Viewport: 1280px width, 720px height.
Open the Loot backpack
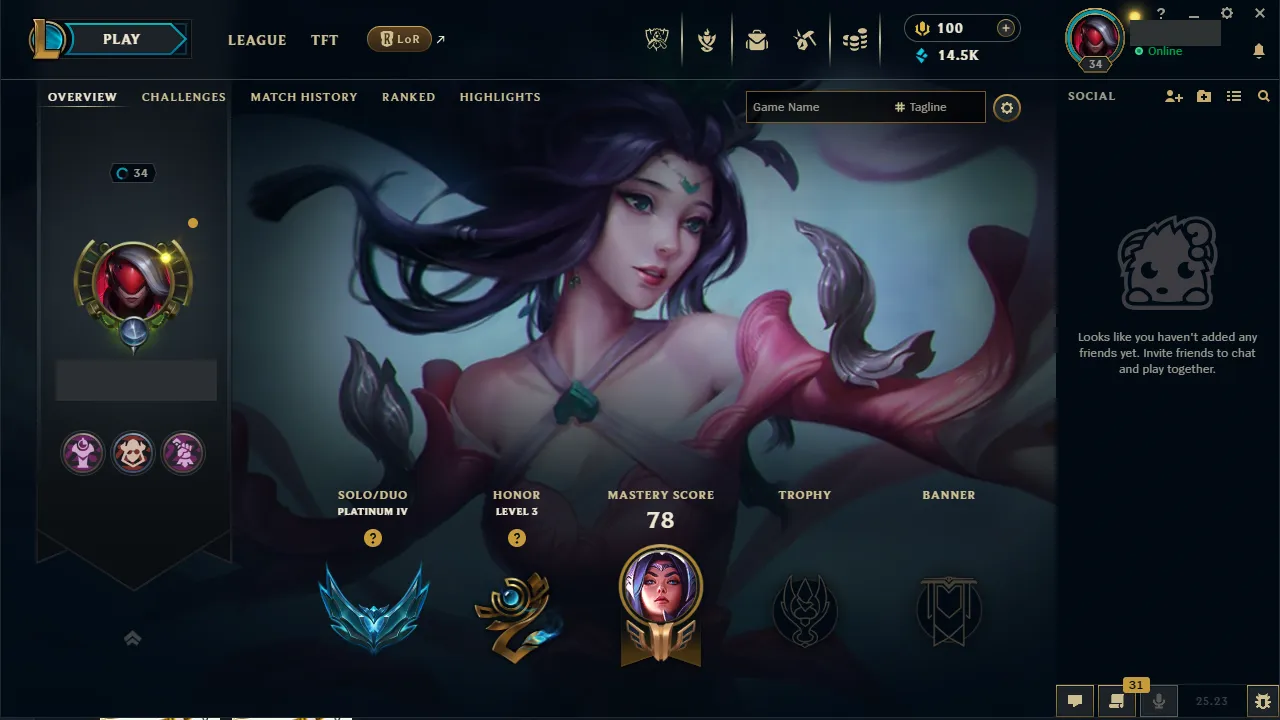(757, 39)
